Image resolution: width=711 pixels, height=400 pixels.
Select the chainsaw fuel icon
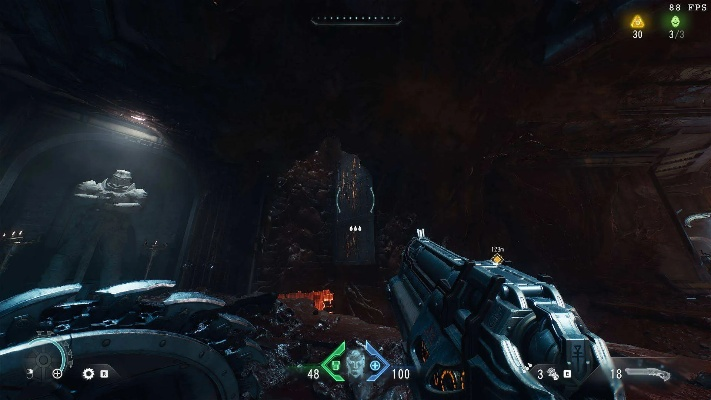click(553, 374)
